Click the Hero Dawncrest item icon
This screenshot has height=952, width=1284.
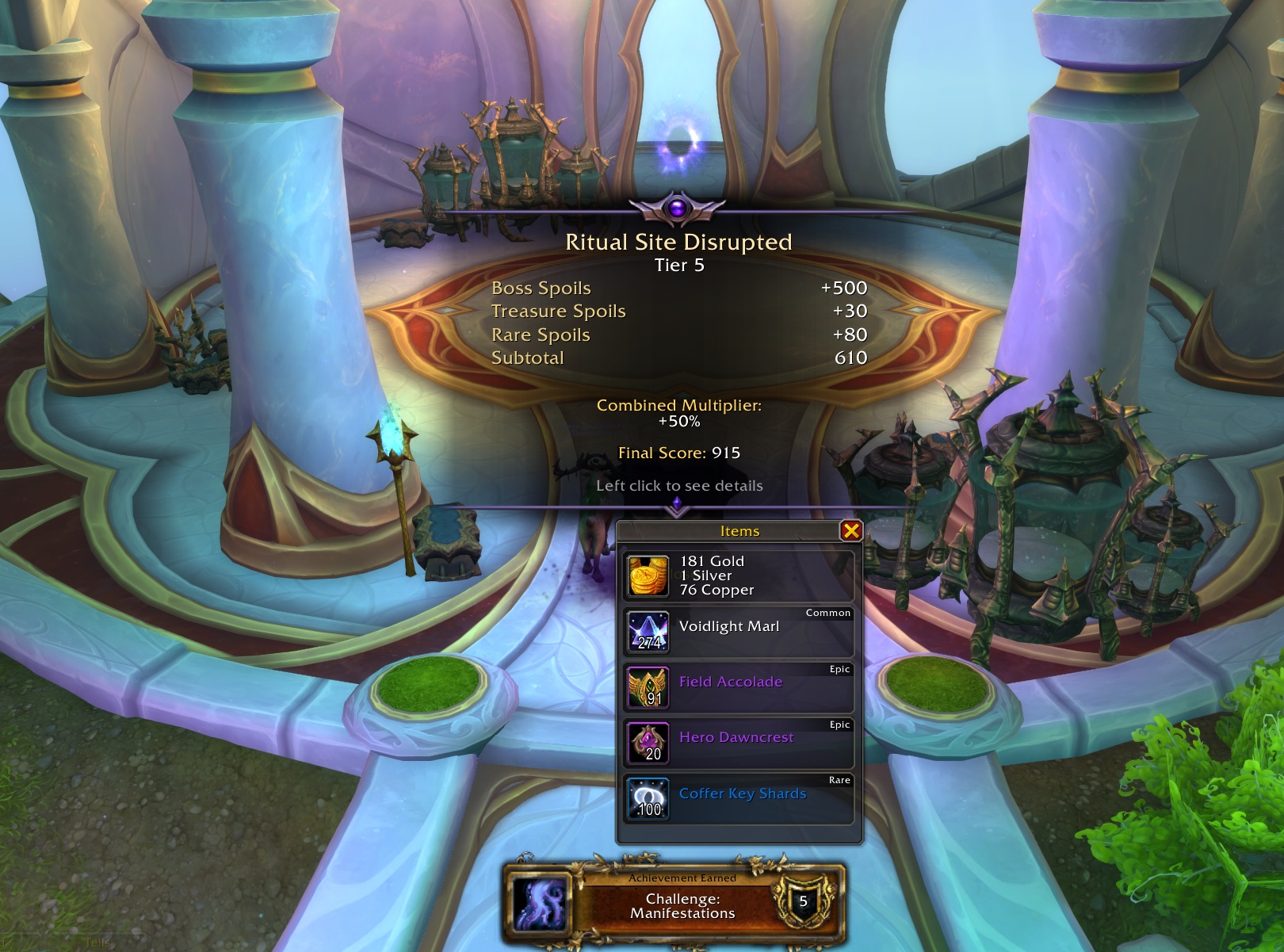[648, 741]
